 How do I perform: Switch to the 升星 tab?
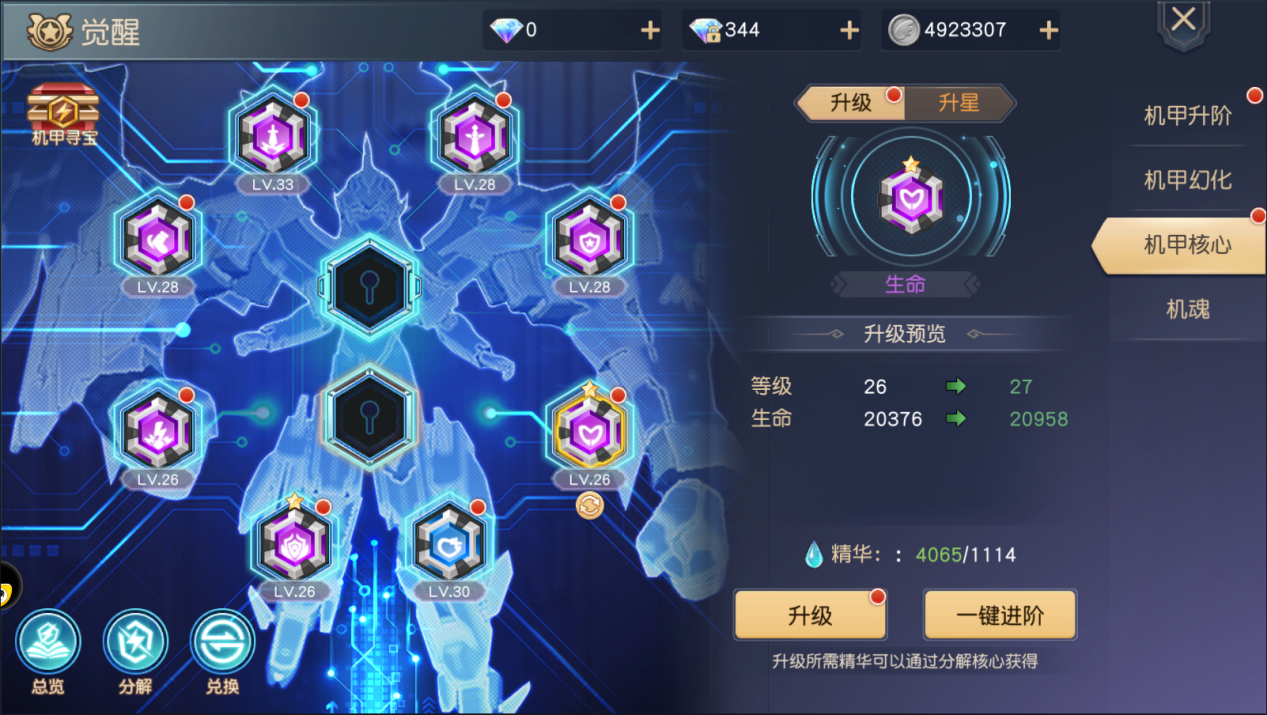click(958, 103)
